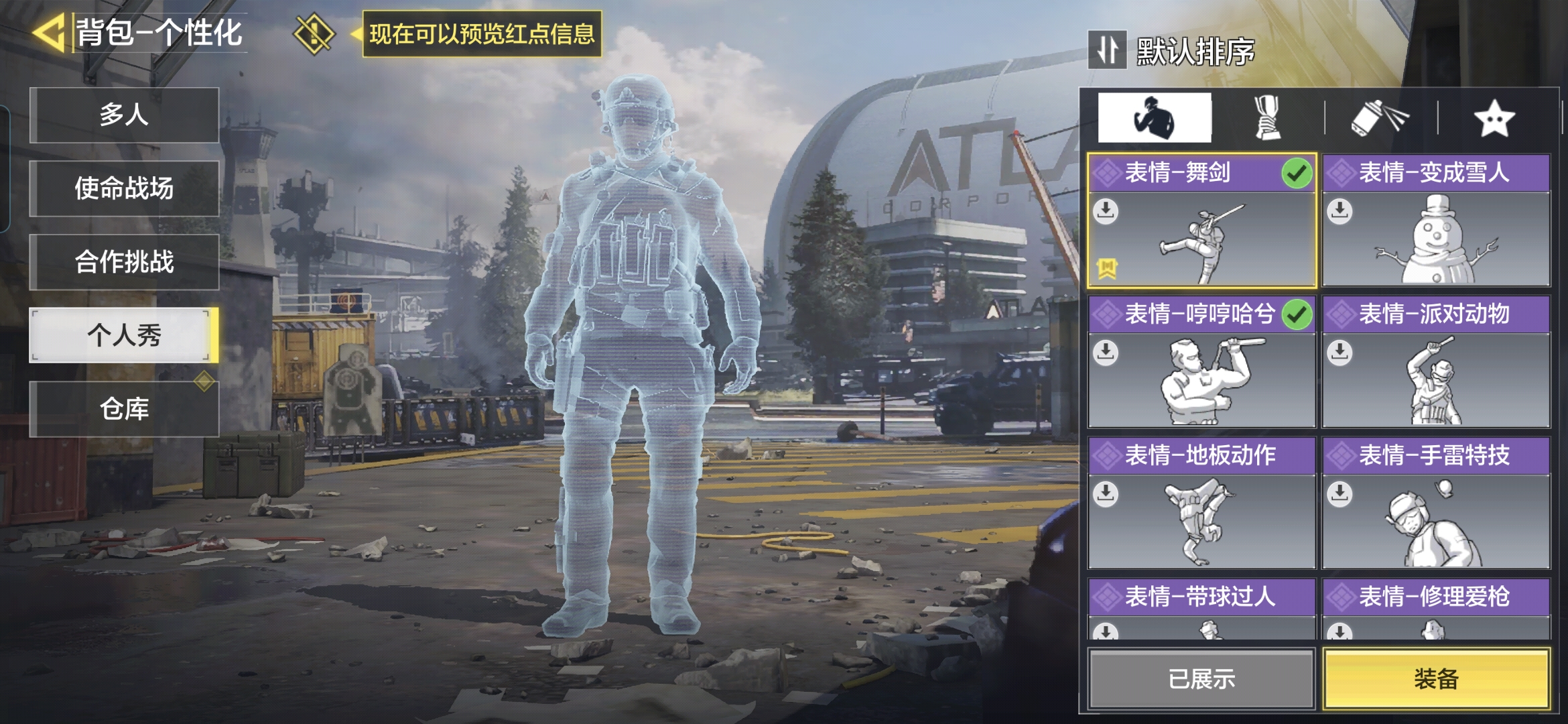The width and height of the screenshot is (1568, 724).
Task: Switch to the star tab
Action: pyautogui.click(x=1494, y=118)
